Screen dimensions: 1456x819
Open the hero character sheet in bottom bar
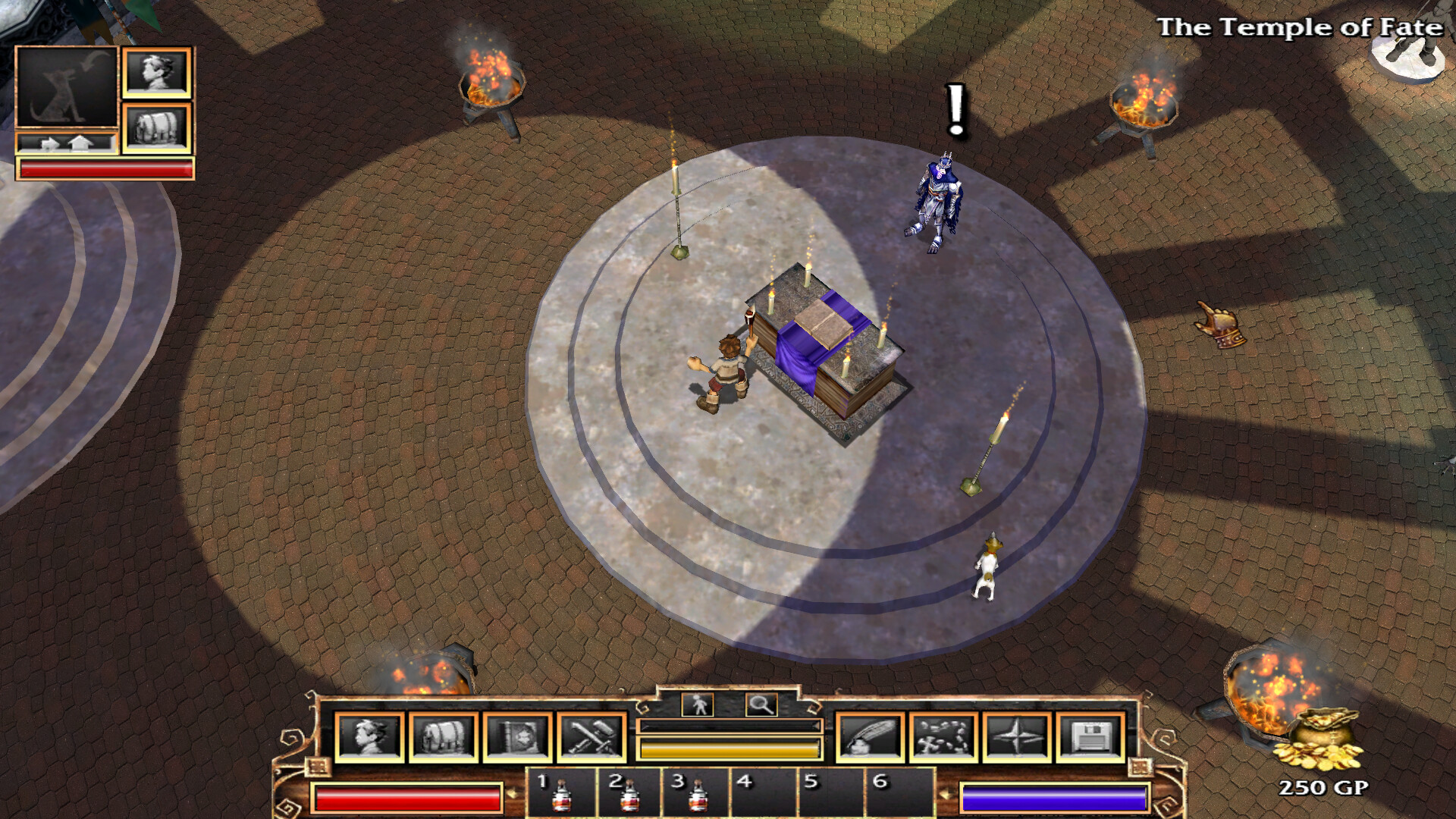point(369,736)
